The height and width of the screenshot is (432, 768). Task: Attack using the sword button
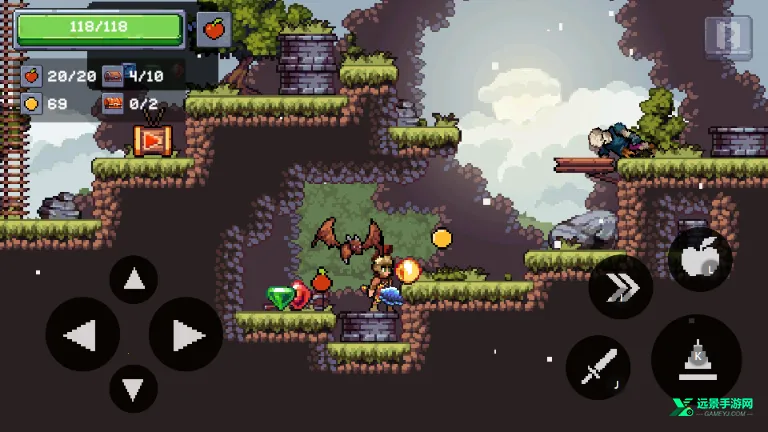click(x=597, y=367)
